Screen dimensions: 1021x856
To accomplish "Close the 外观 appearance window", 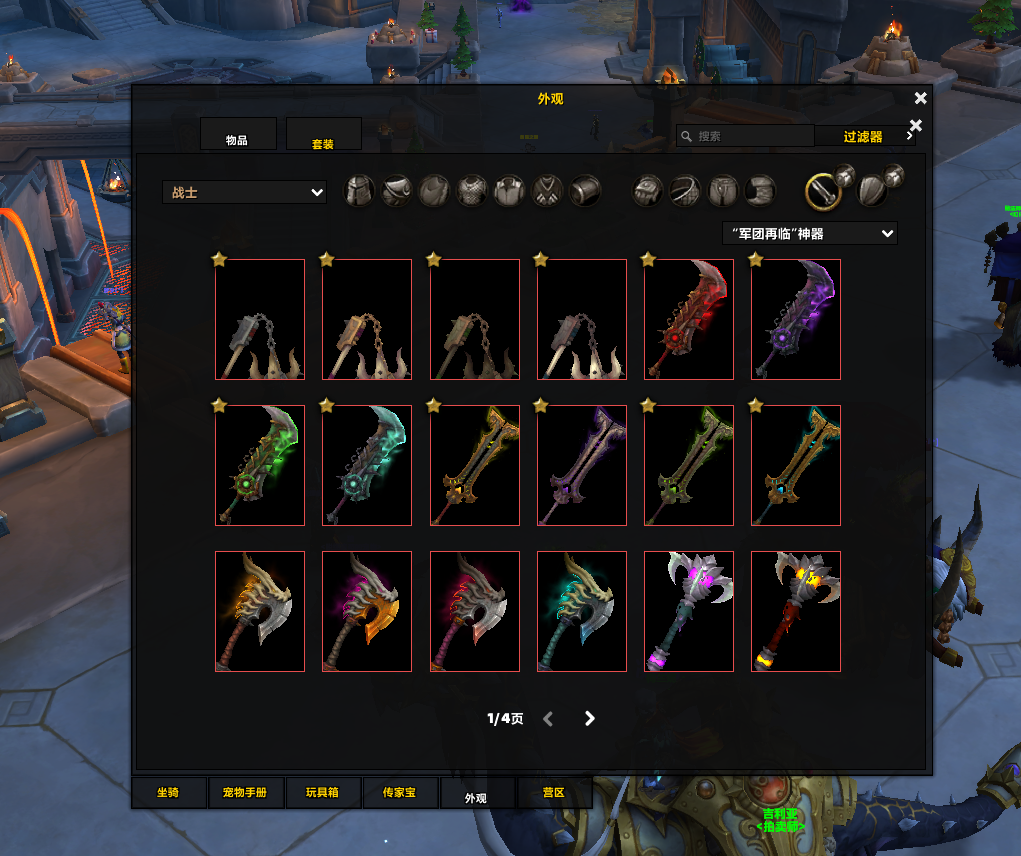I will pos(920,98).
